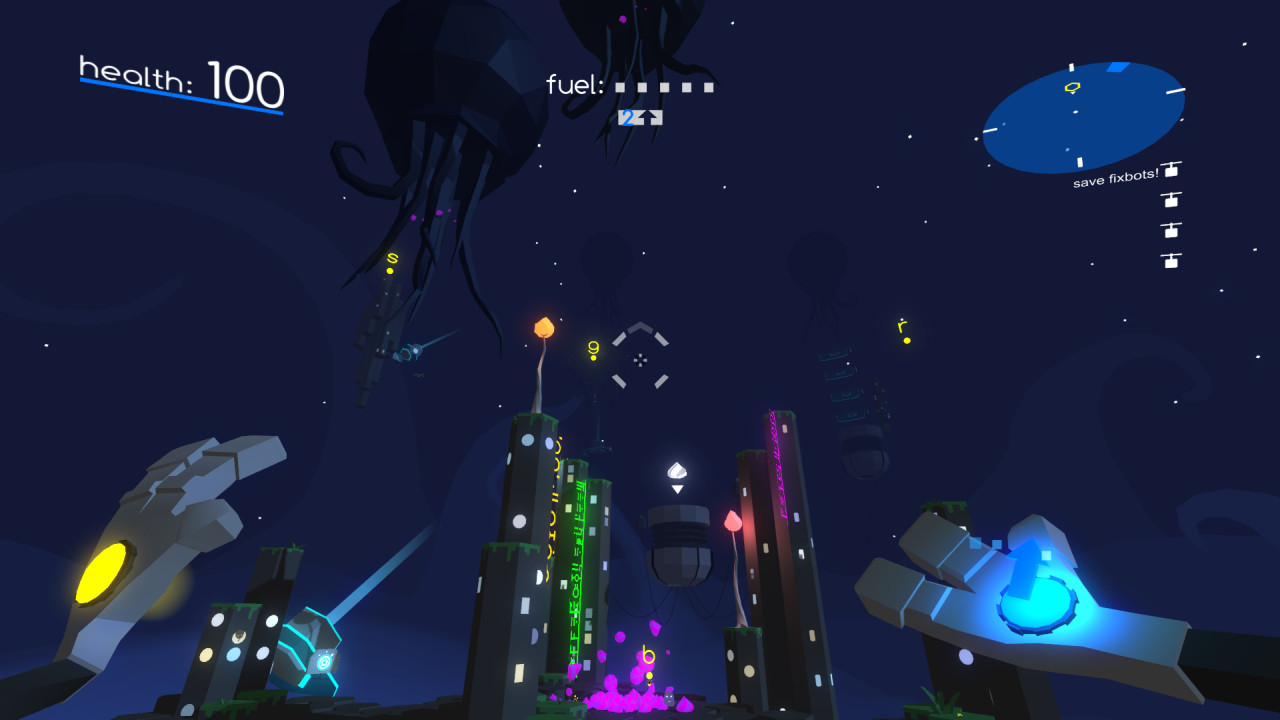
Task: Click the bottom fixbot drone icon in the tracker
Action: pos(1171,259)
